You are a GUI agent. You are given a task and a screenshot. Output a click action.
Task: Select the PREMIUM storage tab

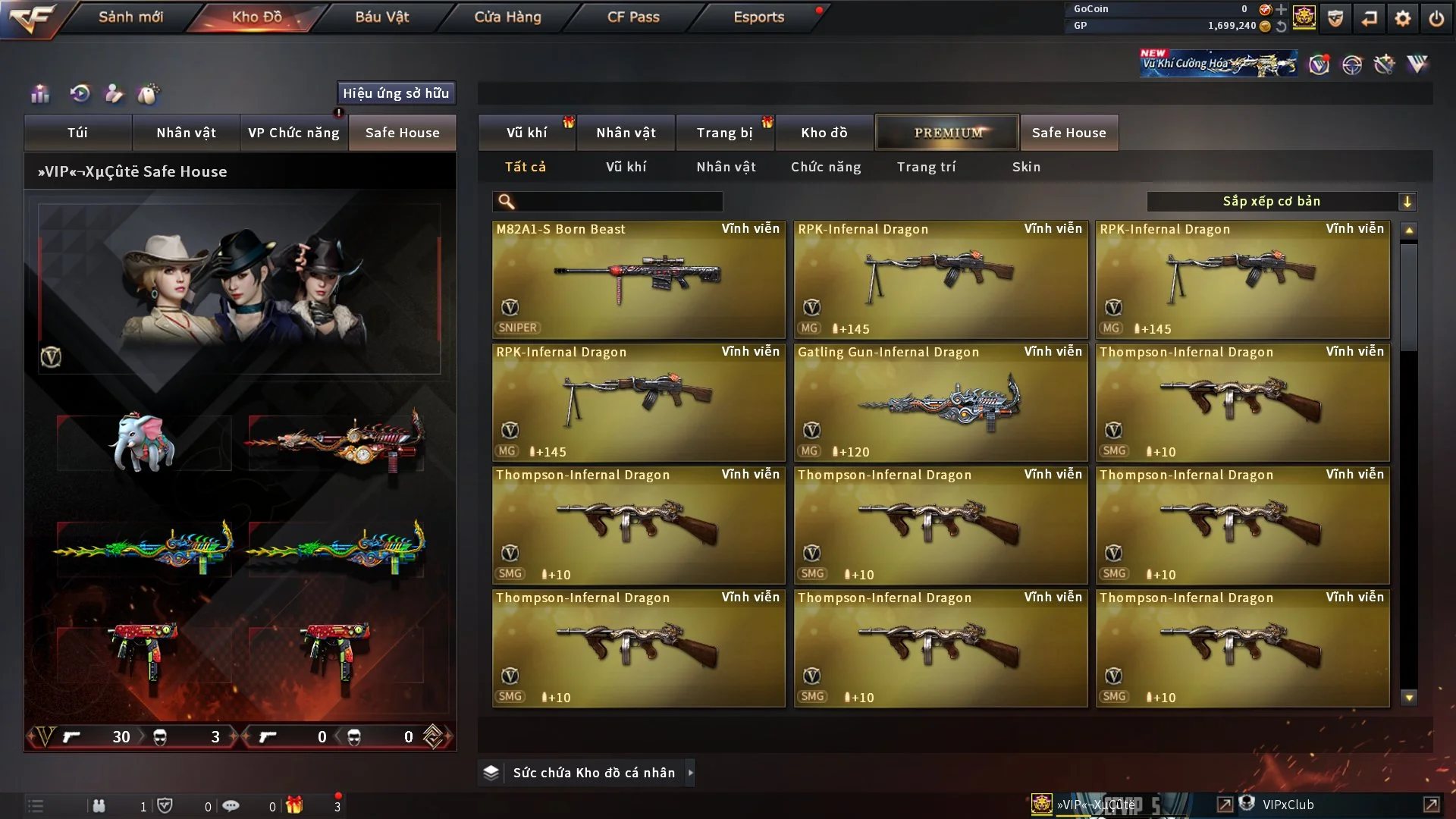pos(947,133)
